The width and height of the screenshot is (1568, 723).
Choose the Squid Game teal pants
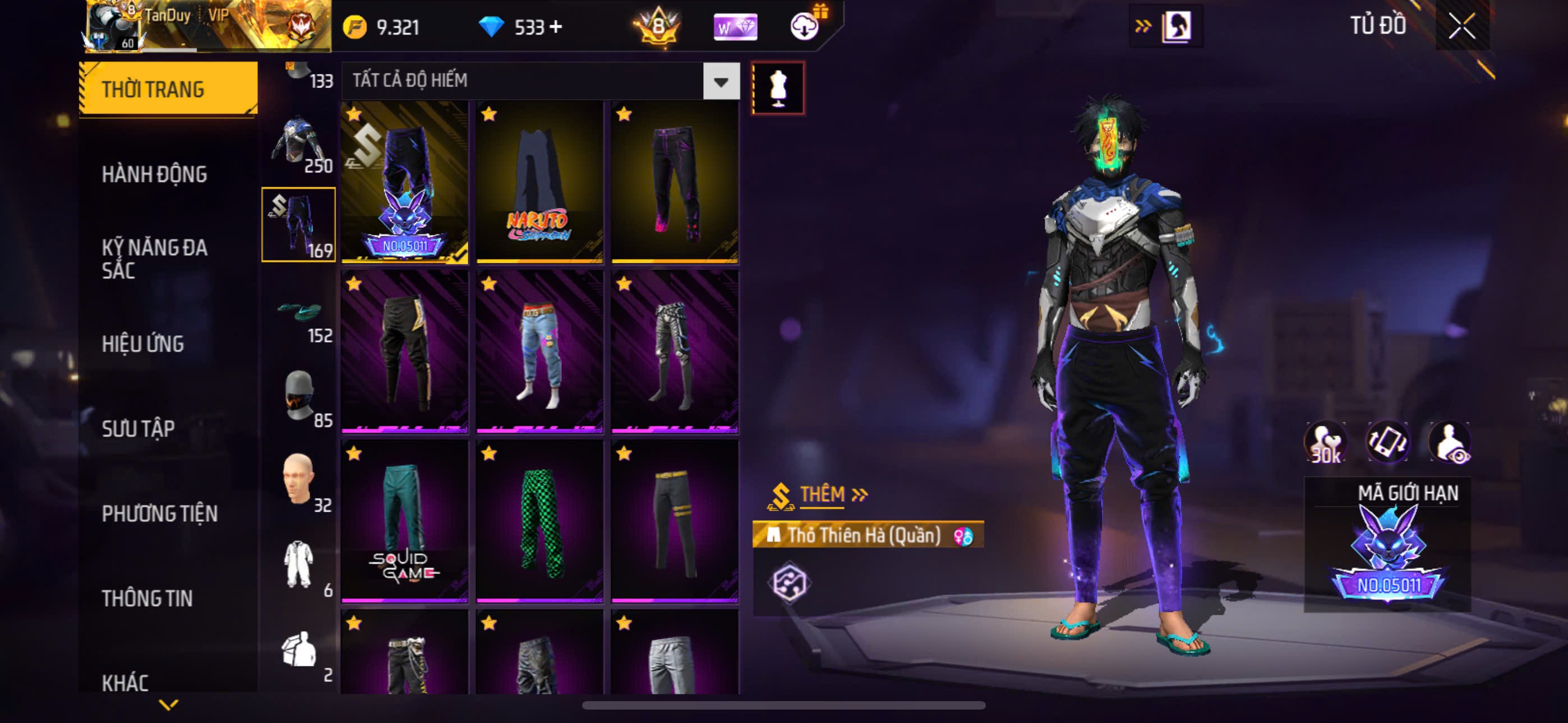tap(405, 522)
